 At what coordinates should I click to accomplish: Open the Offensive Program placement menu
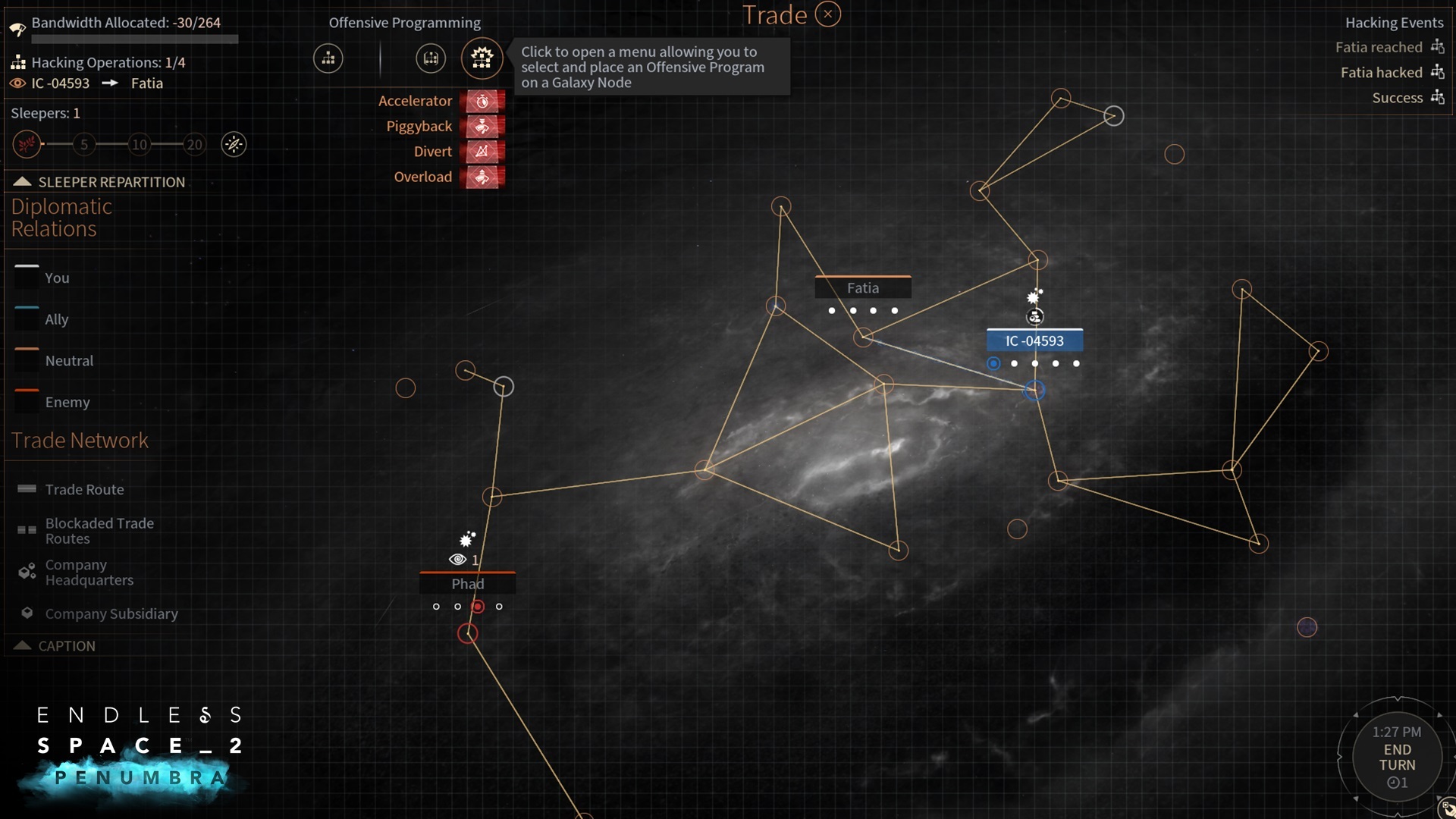click(x=482, y=58)
